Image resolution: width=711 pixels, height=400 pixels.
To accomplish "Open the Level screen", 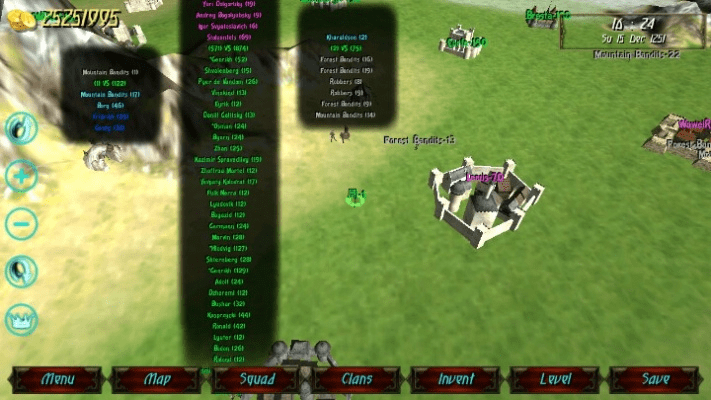I will (x=556, y=380).
